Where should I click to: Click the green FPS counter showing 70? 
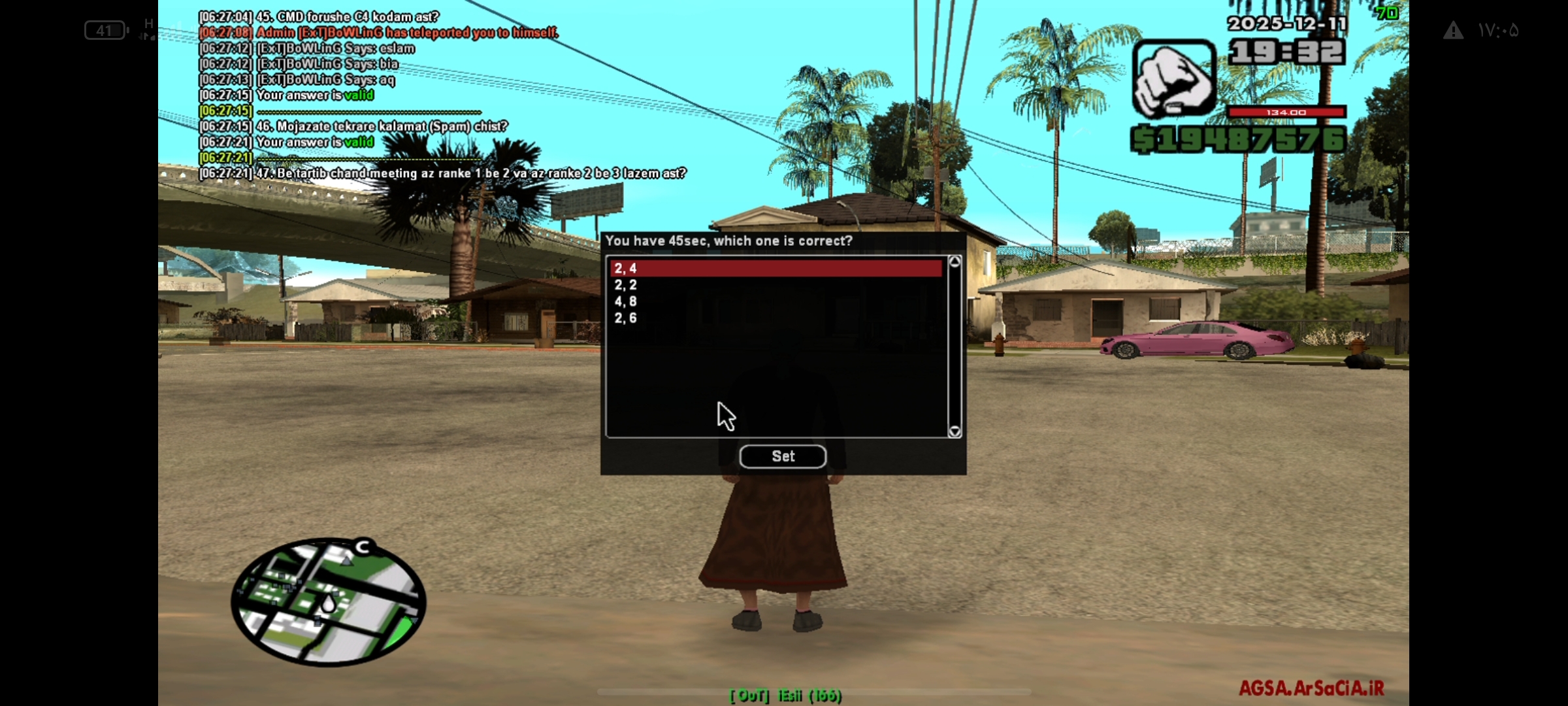click(1386, 12)
